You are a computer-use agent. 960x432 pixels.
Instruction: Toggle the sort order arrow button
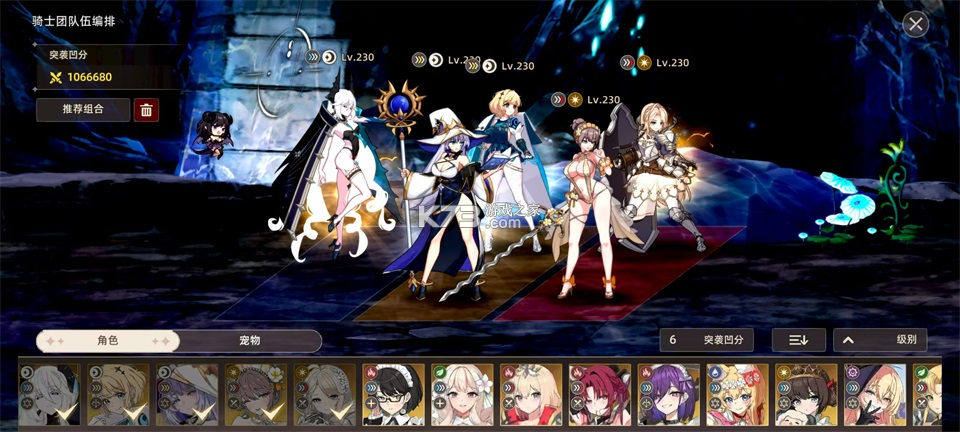(x=798, y=340)
